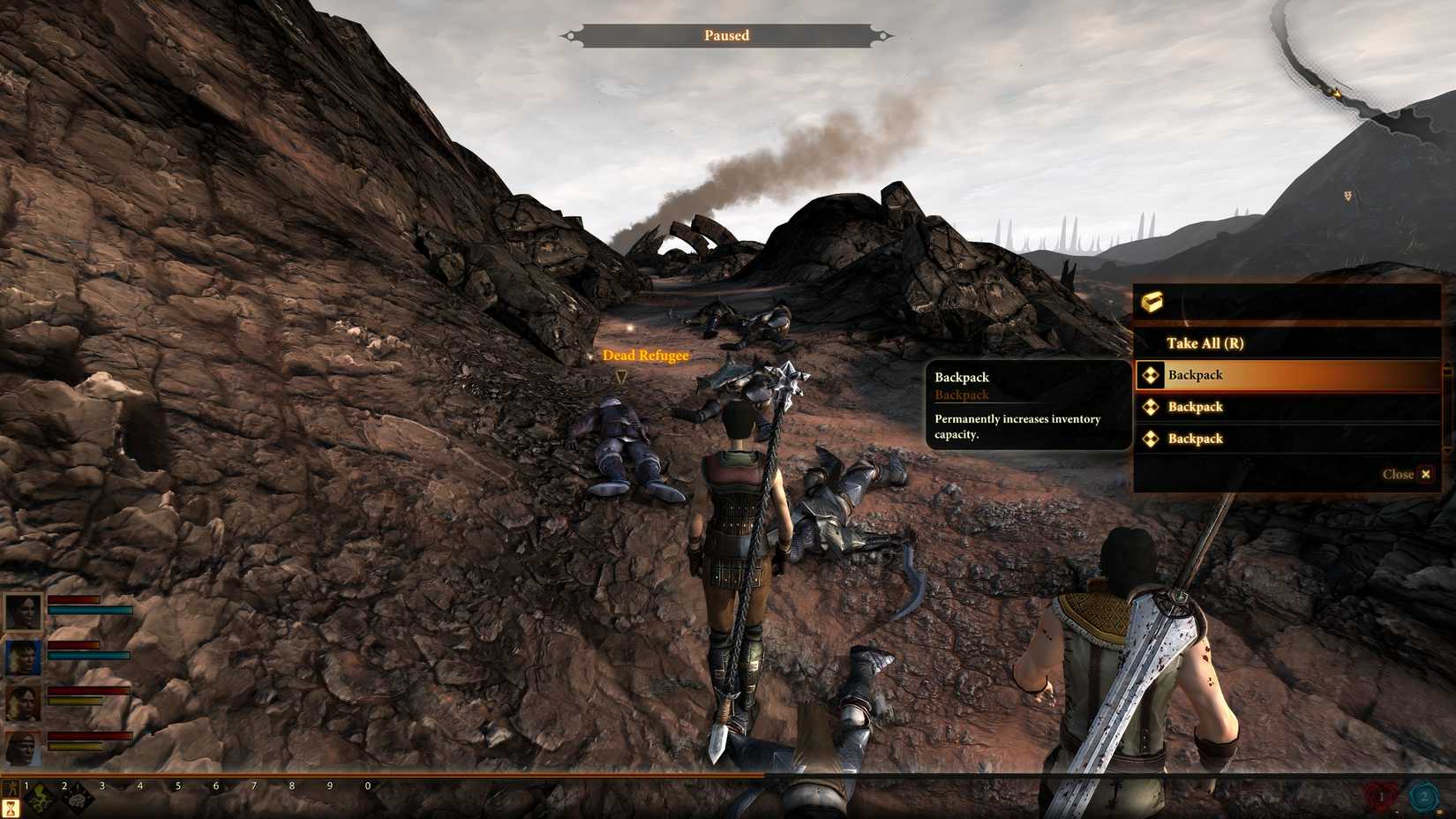This screenshot has width=1456, height=819.
Task: Click the ability icon in hotbar slot 1
Action: coord(40,799)
